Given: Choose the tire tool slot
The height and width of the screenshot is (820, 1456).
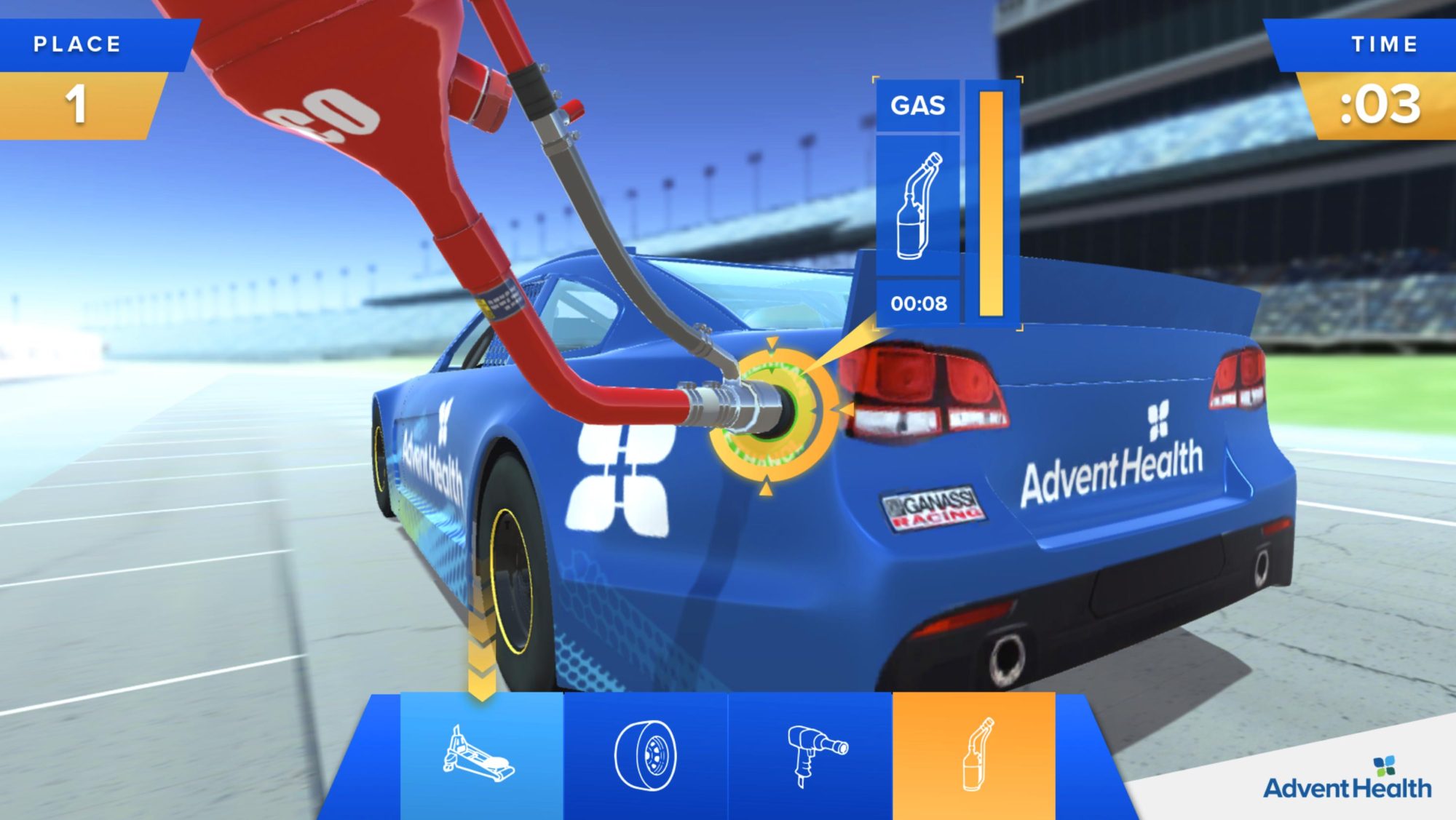Looking at the screenshot, I should (x=646, y=755).
